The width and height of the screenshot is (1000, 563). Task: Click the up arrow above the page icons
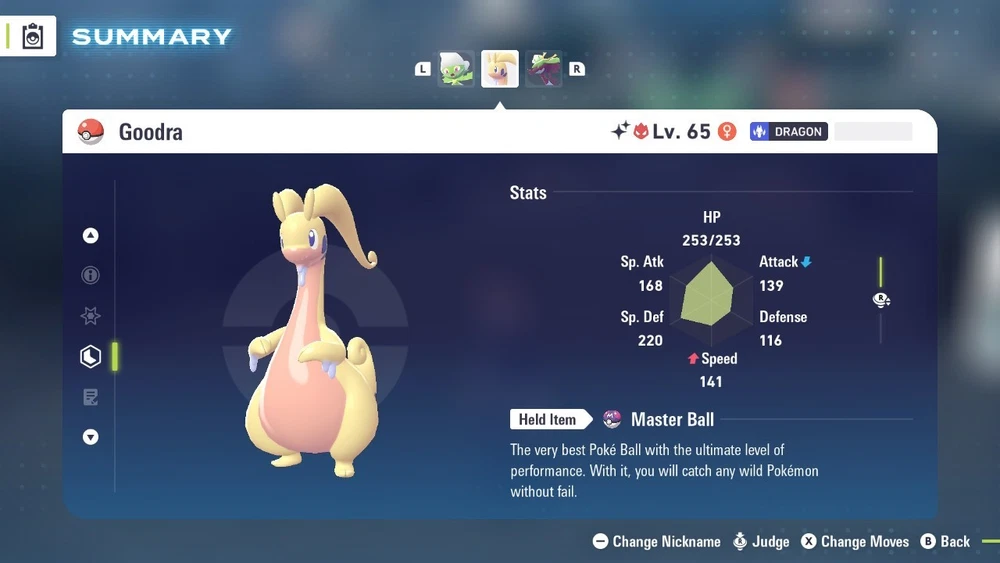pyautogui.click(x=91, y=236)
